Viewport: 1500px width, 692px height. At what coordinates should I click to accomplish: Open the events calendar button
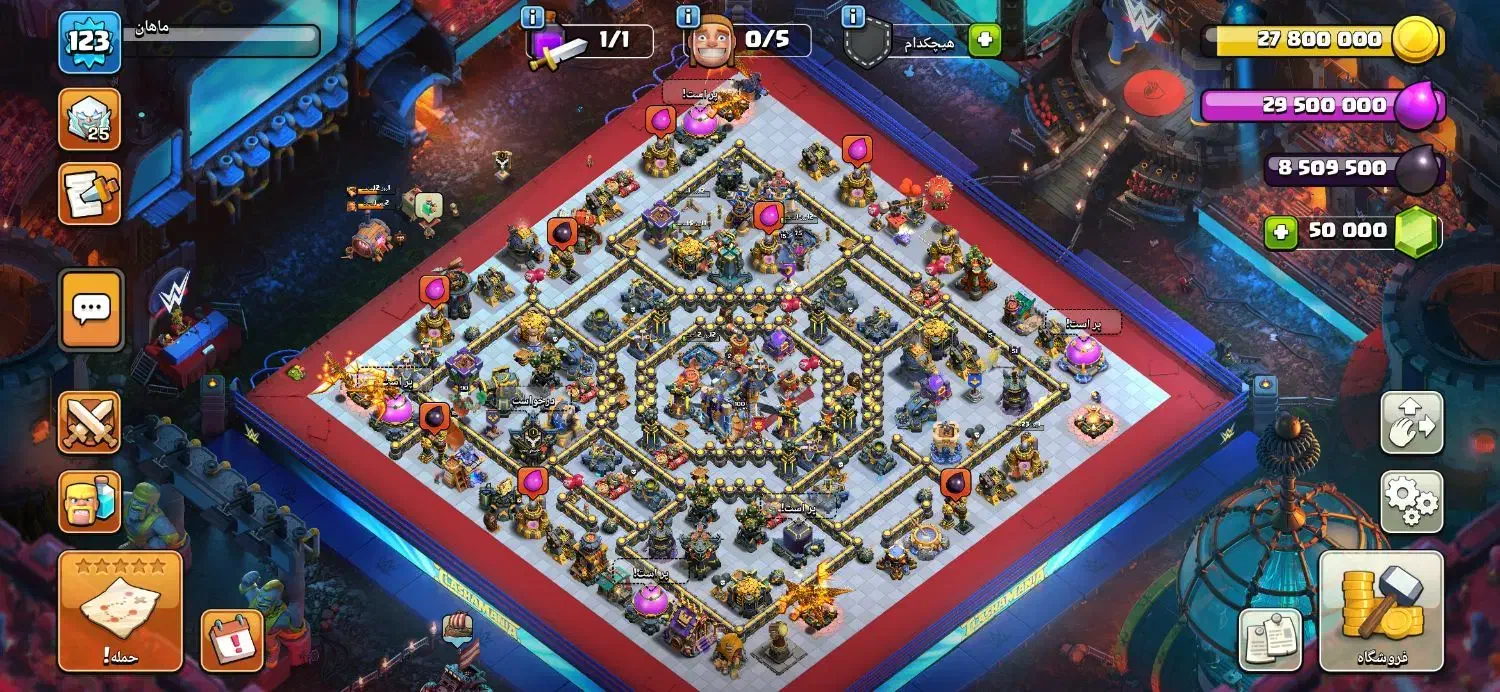click(232, 640)
